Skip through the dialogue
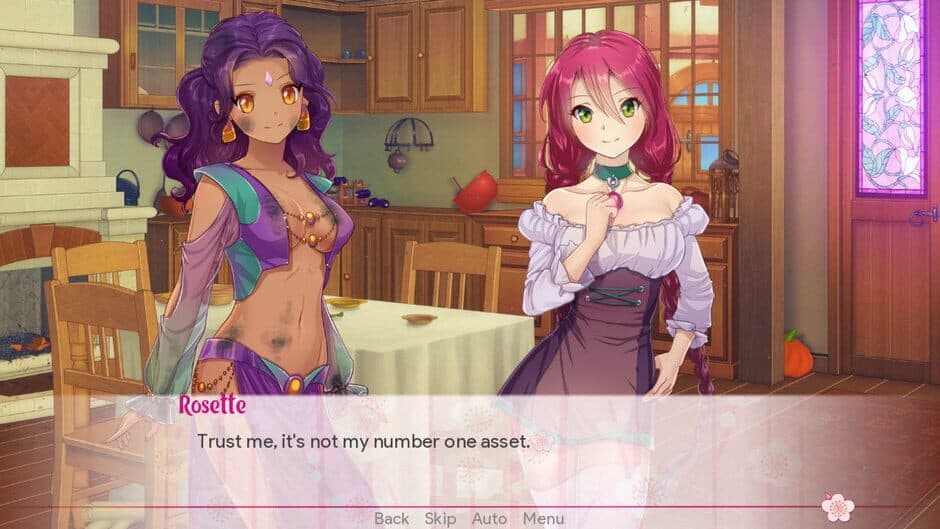Image resolution: width=940 pixels, height=529 pixels. click(x=440, y=518)
